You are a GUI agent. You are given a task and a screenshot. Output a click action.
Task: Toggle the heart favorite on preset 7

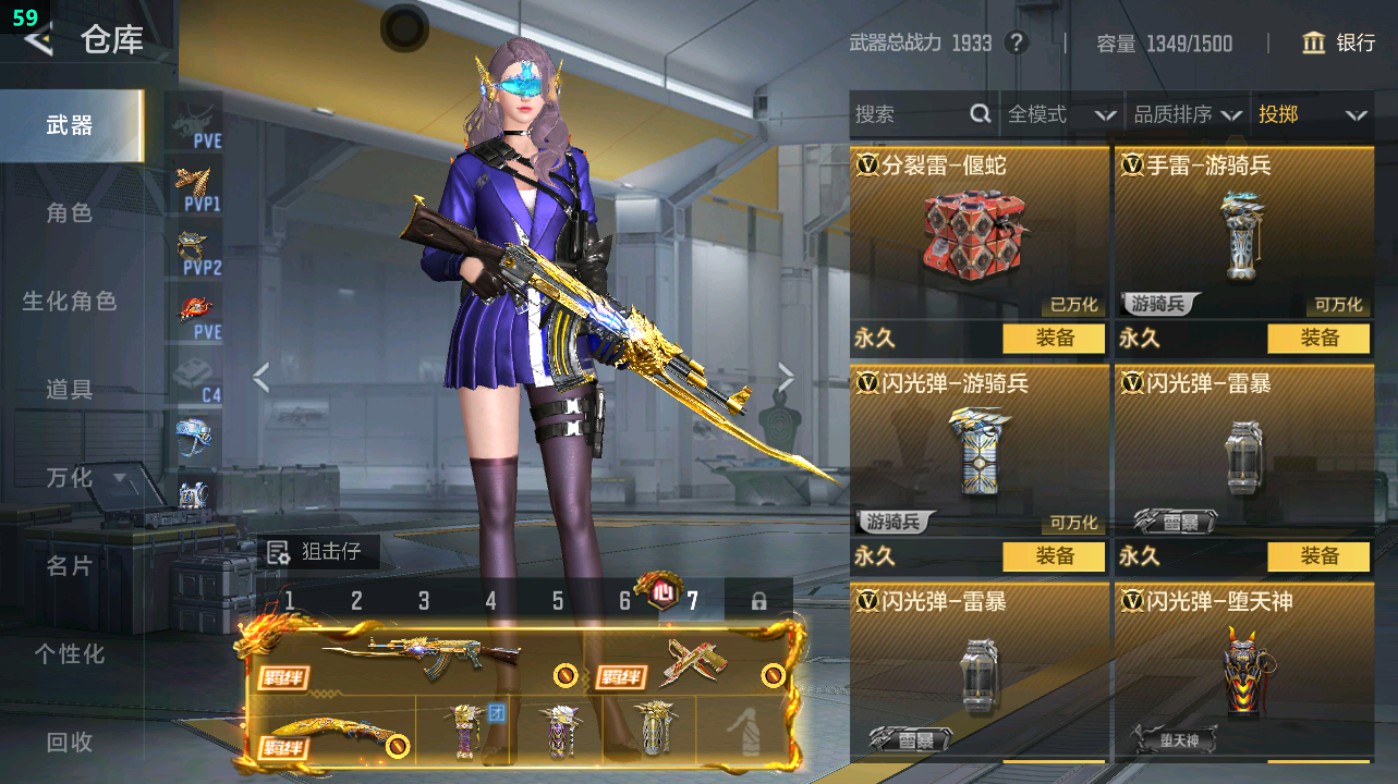click(x=664, y=591)
